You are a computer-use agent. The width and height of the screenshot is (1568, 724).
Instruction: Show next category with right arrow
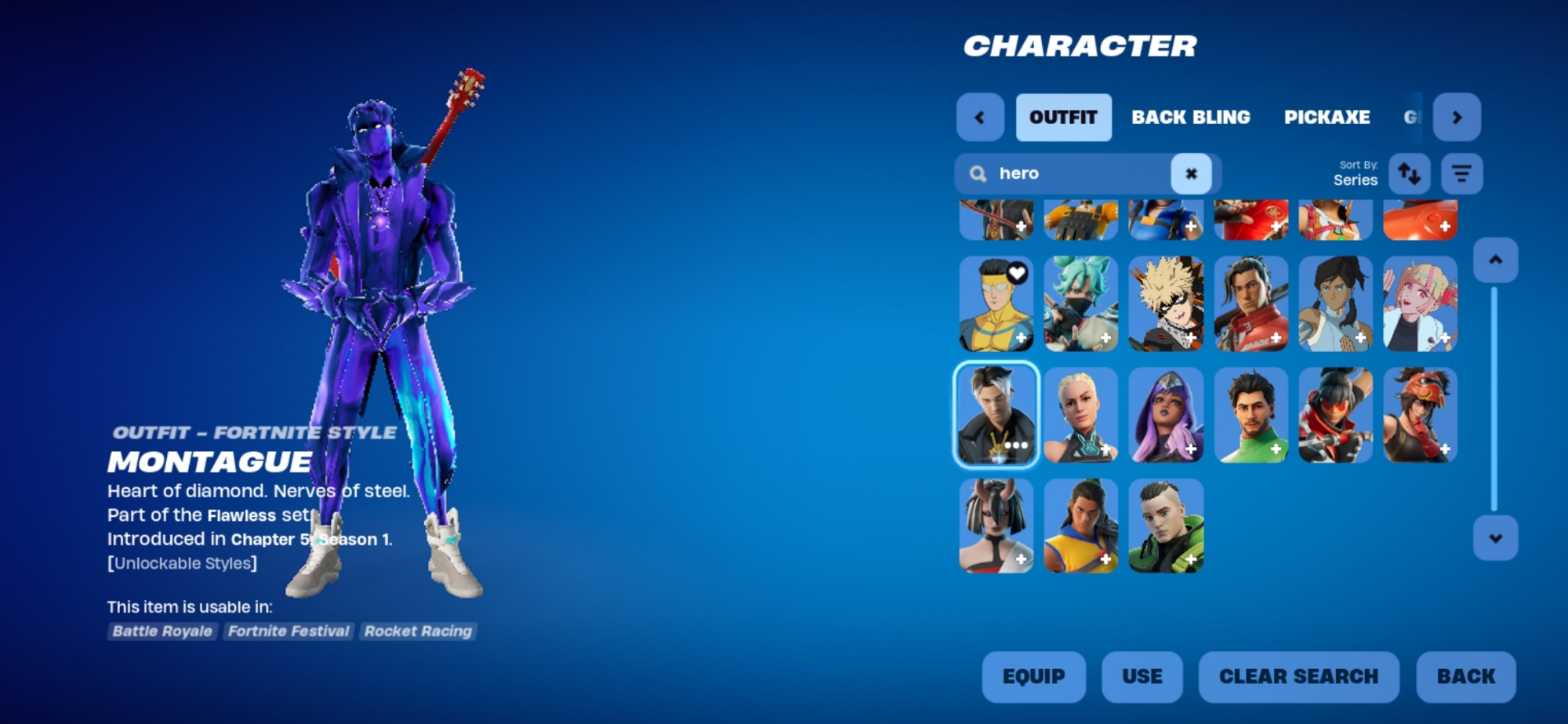coord(1457,118)
